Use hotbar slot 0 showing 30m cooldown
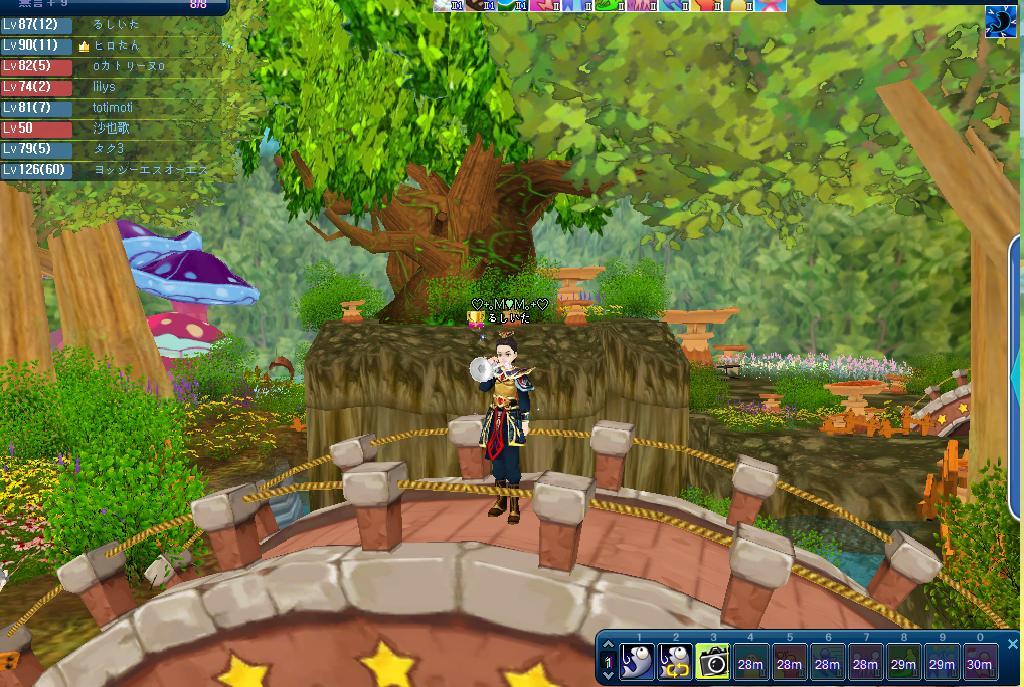Viewport: 1024px width, 687px height. click(979, 662)
